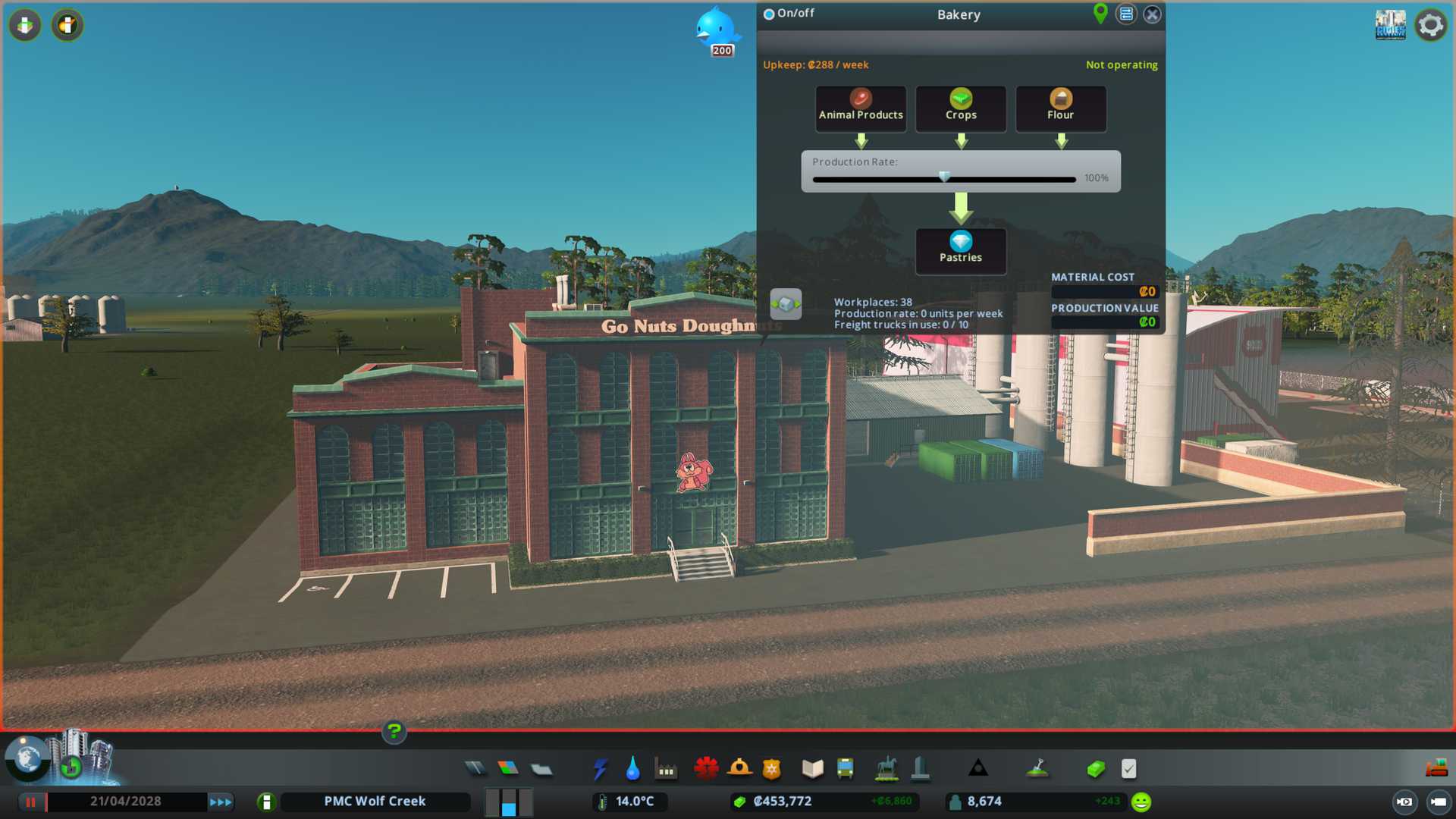This screenshot has width=1456, height=819.
Task: Select the Crops input resource
Action: (x=961, y=108)
